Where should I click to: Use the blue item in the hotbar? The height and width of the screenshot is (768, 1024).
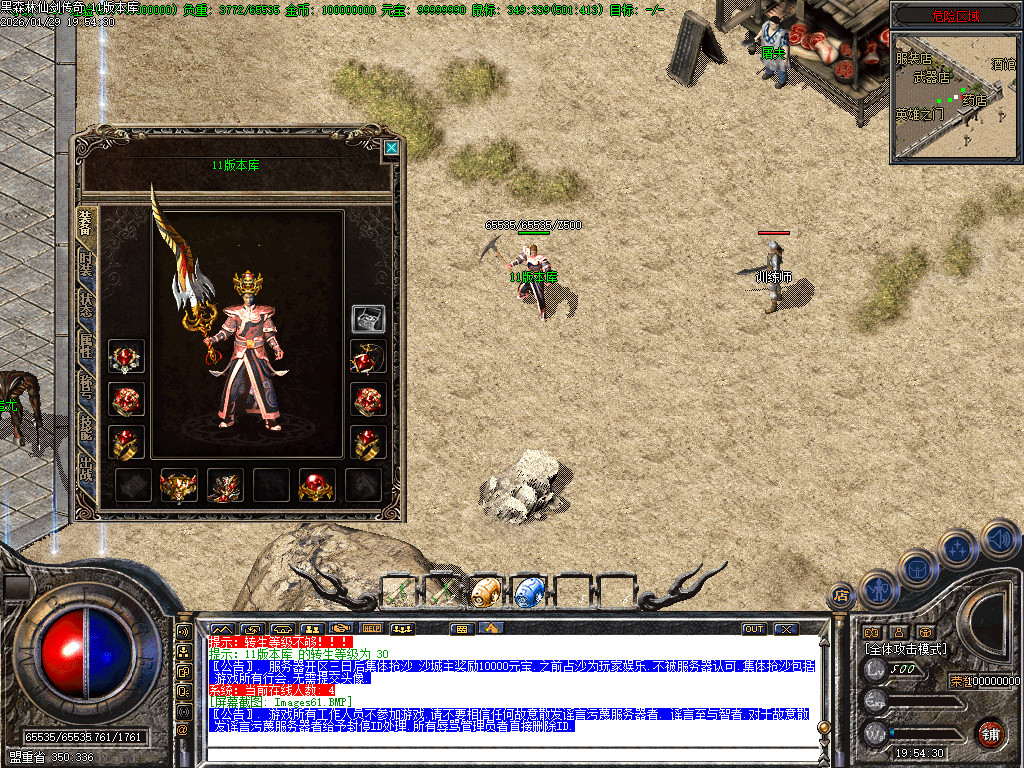coord(528,592)
